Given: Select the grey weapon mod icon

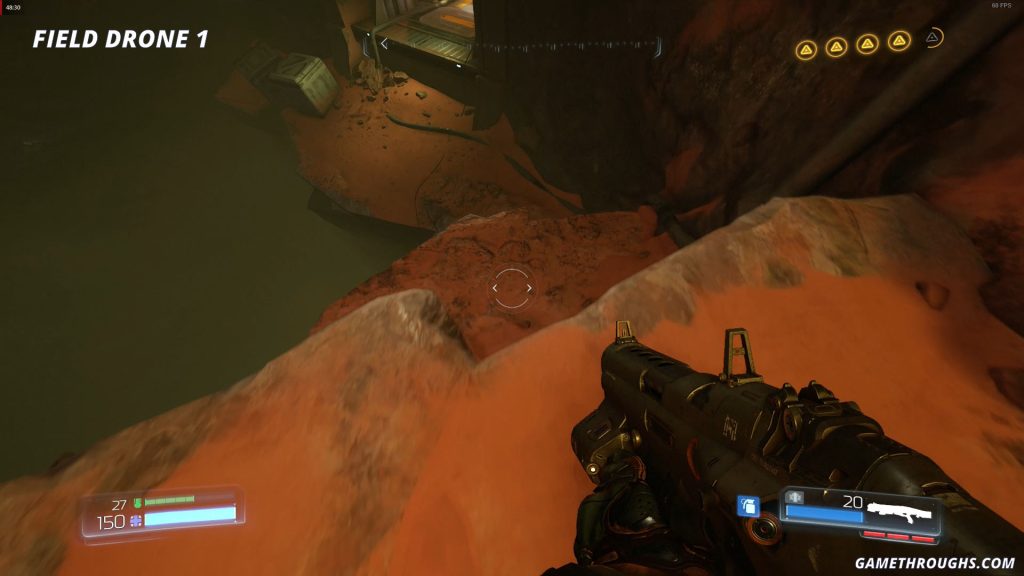Looking at the screenshot, I should (796, 497).
